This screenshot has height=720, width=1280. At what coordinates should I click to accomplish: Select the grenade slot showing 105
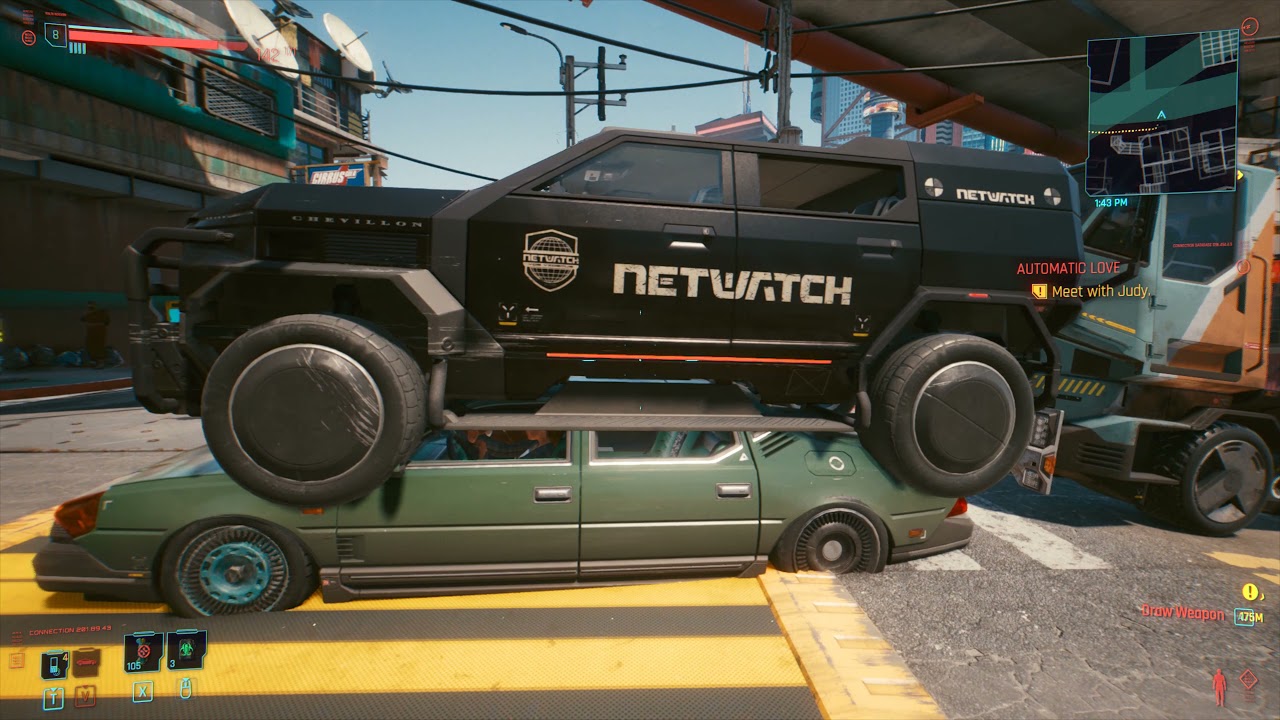click(x=142, y=653)
